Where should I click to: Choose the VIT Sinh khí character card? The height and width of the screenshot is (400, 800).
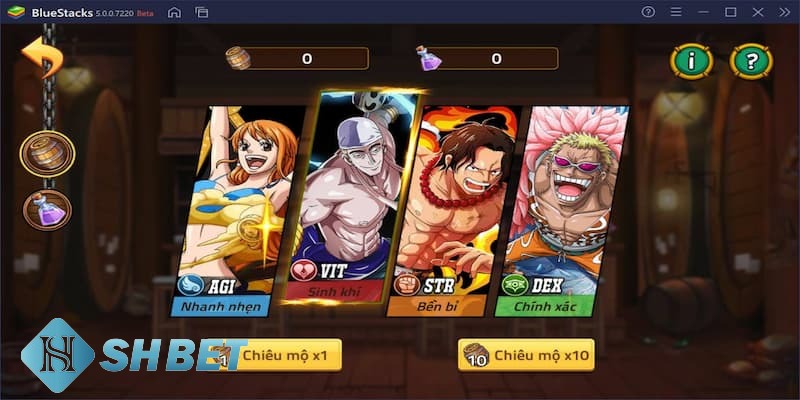(341, 200)
